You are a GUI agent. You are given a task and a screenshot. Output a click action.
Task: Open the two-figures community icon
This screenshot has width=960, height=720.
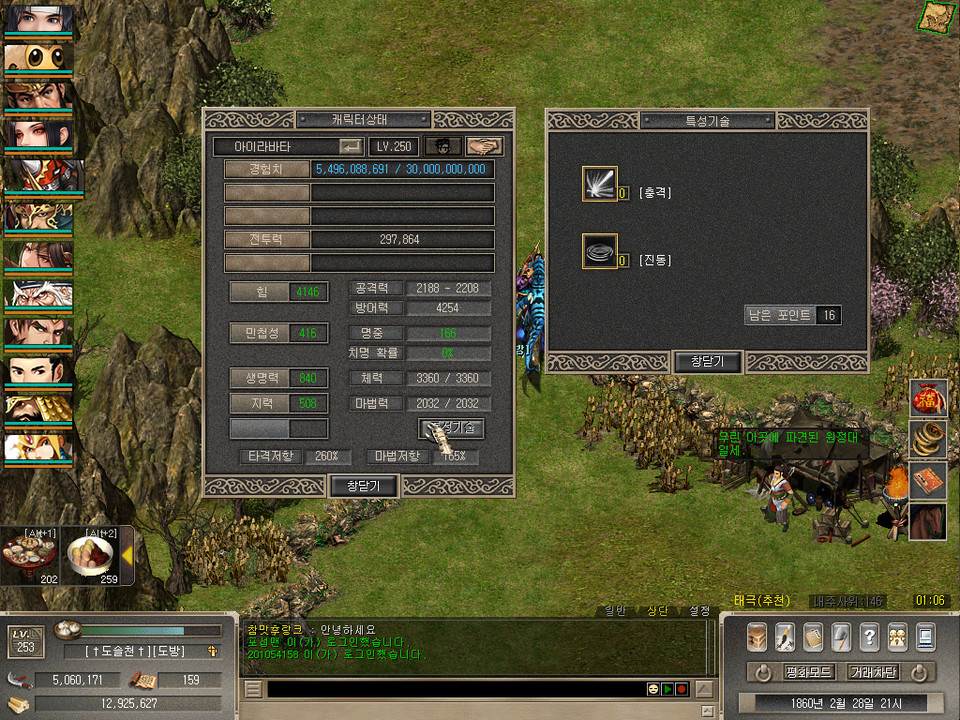(897, 636)
